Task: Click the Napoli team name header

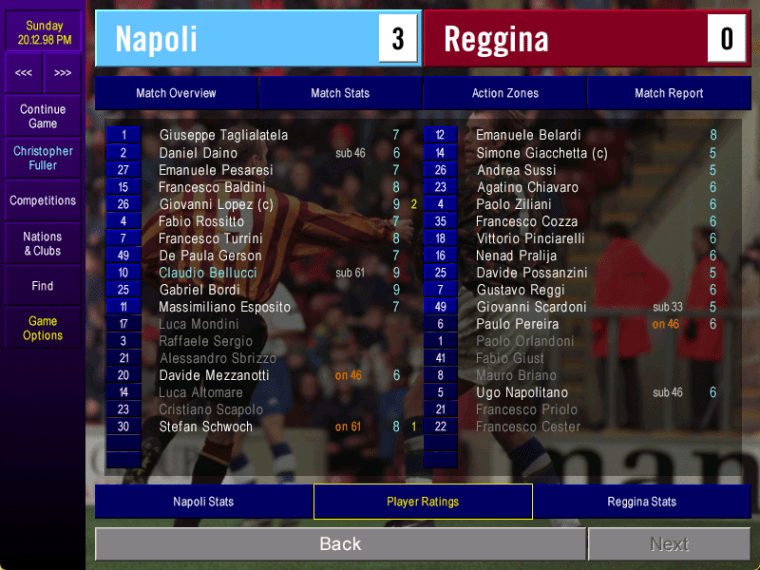Action: 156,39
